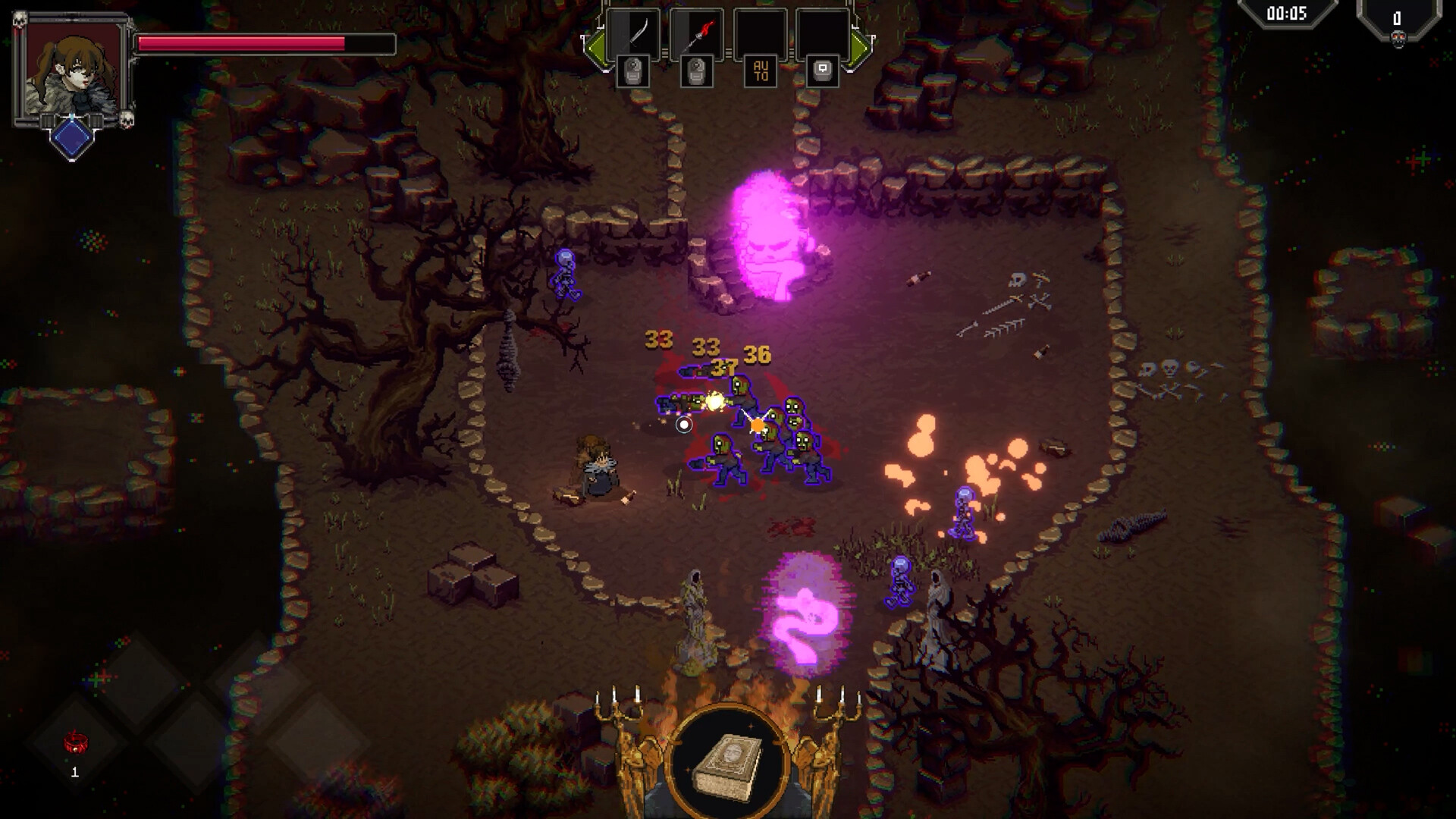Select the curved scythe blade weapon slot
1456x819 pixels.
(633, 34)
